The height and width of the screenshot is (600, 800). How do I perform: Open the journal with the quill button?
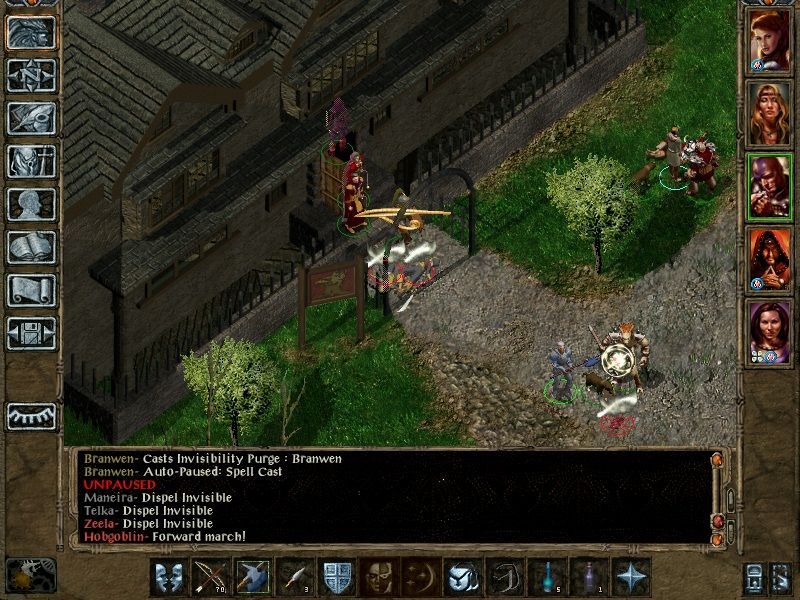click(32, 118)
